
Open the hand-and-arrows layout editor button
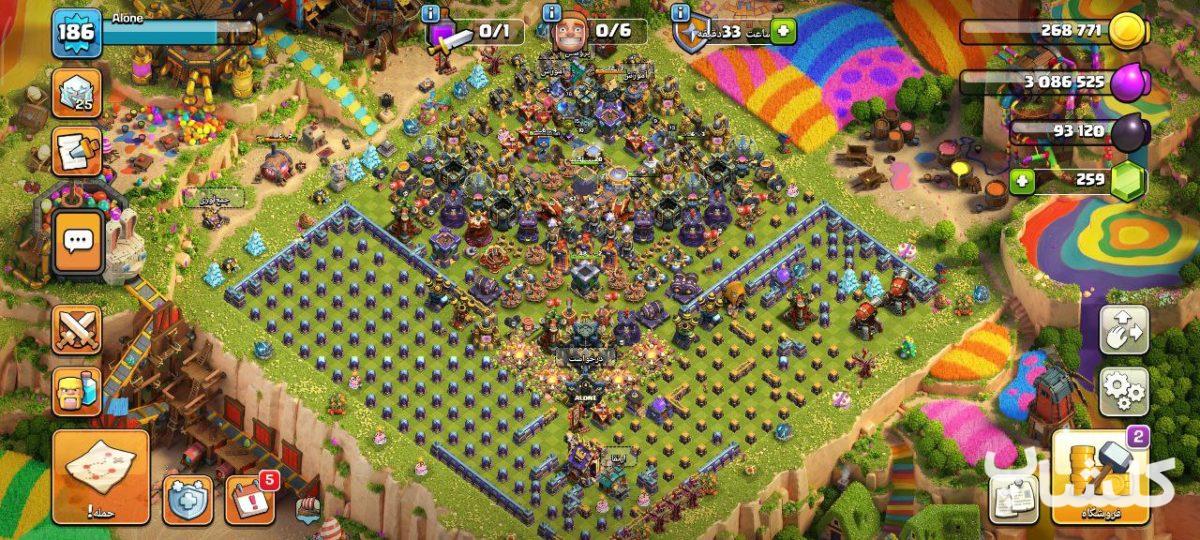coord(1124,328)
